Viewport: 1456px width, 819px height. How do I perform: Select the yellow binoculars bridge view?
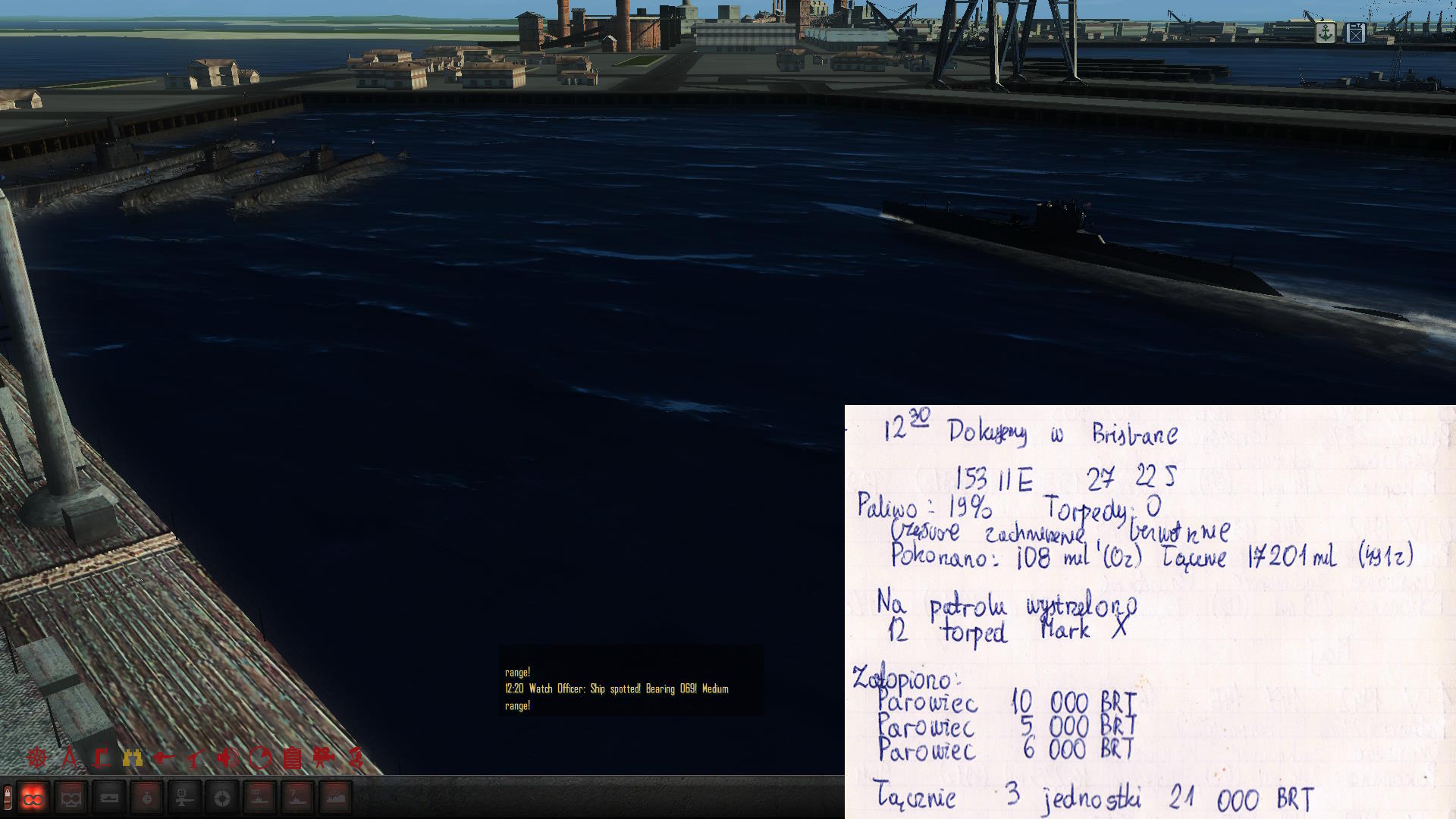click(x=133, y=757)
